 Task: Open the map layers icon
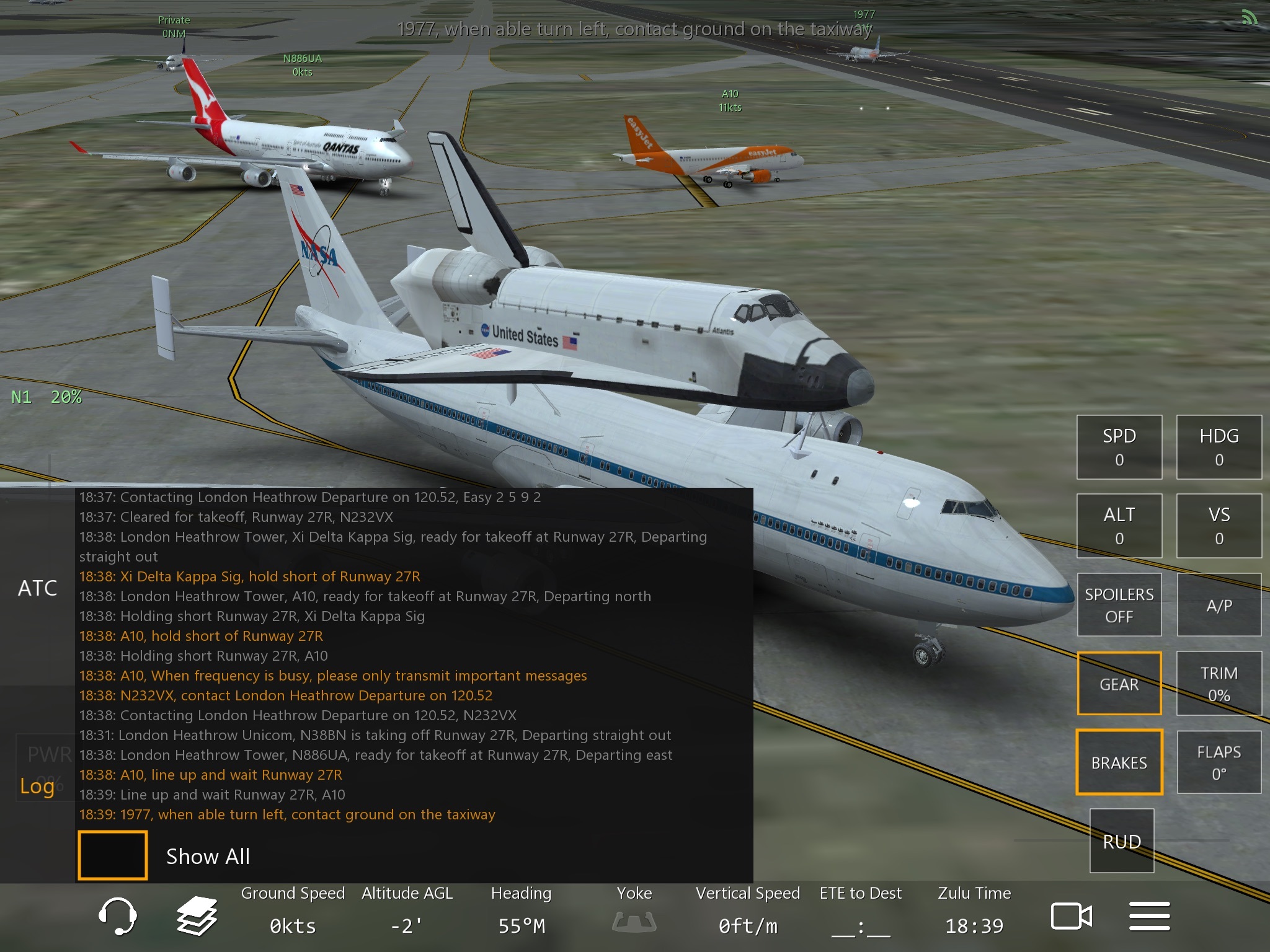tap(197, 915)
